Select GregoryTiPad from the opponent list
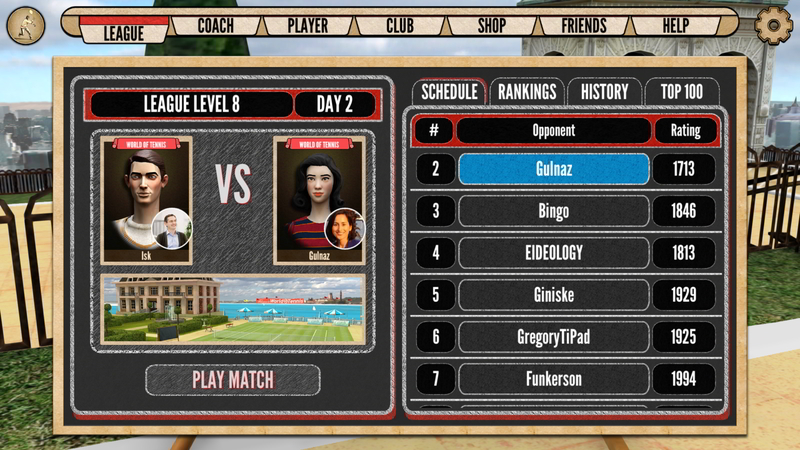 [553, 337]
